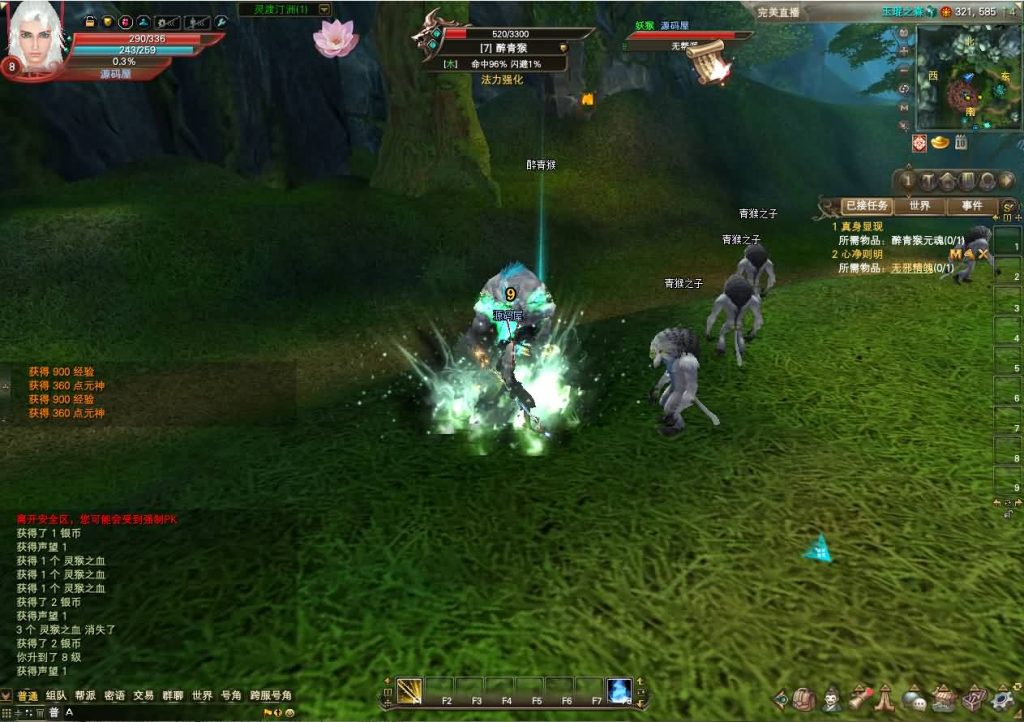Click the pink lotus buff icon
The image size is (1024, 722).
click(x=335, y=38)
